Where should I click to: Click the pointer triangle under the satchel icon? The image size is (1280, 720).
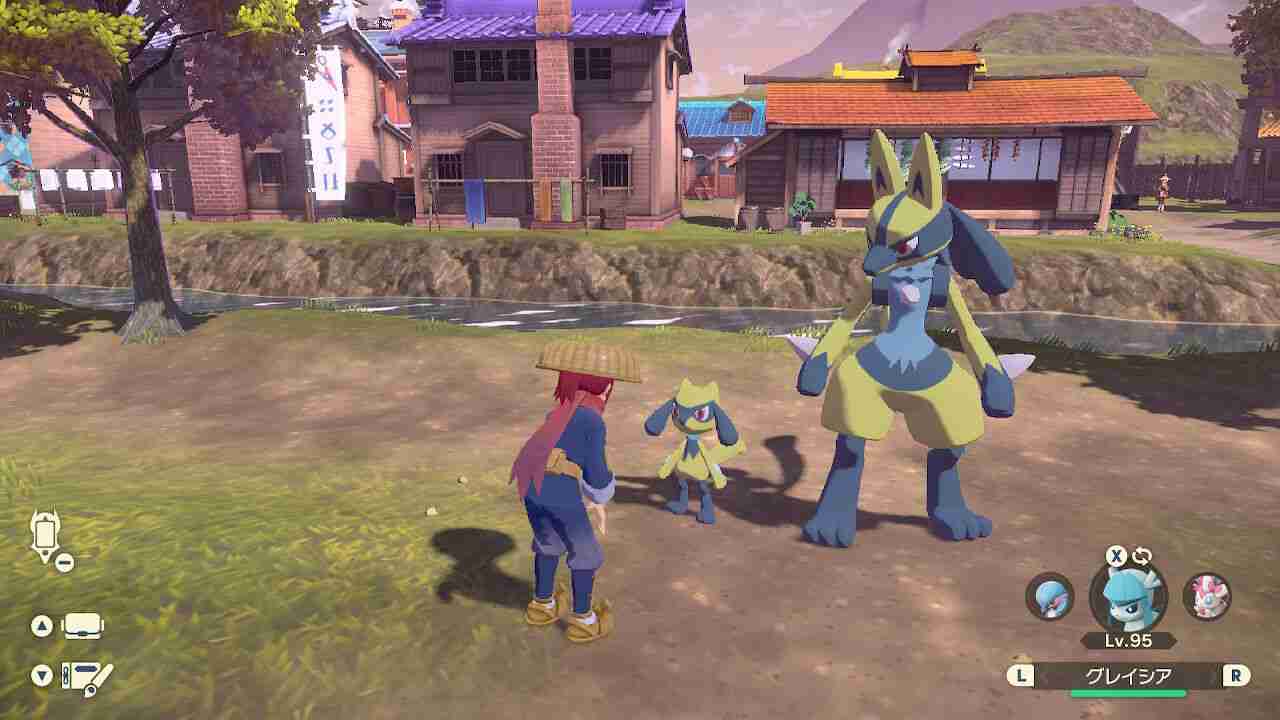click(45, 555)
